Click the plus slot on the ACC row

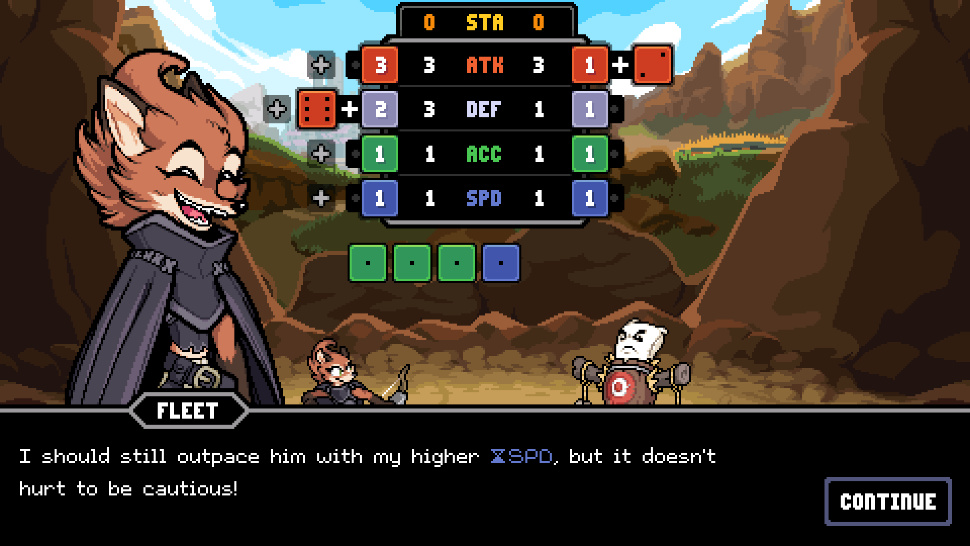pyautogui.click(x=321, y=154)
